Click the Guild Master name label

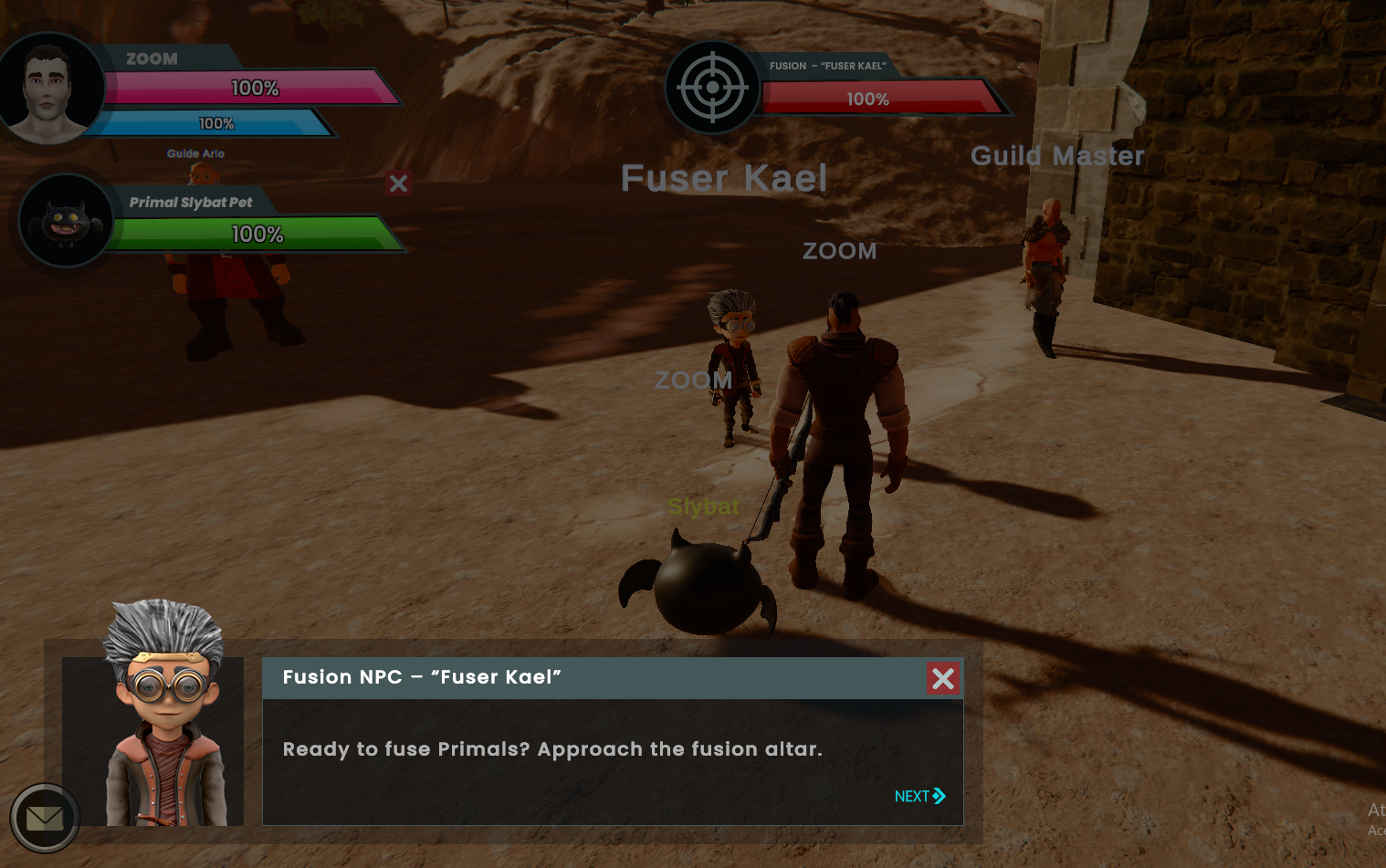[x=1057, y=156]
